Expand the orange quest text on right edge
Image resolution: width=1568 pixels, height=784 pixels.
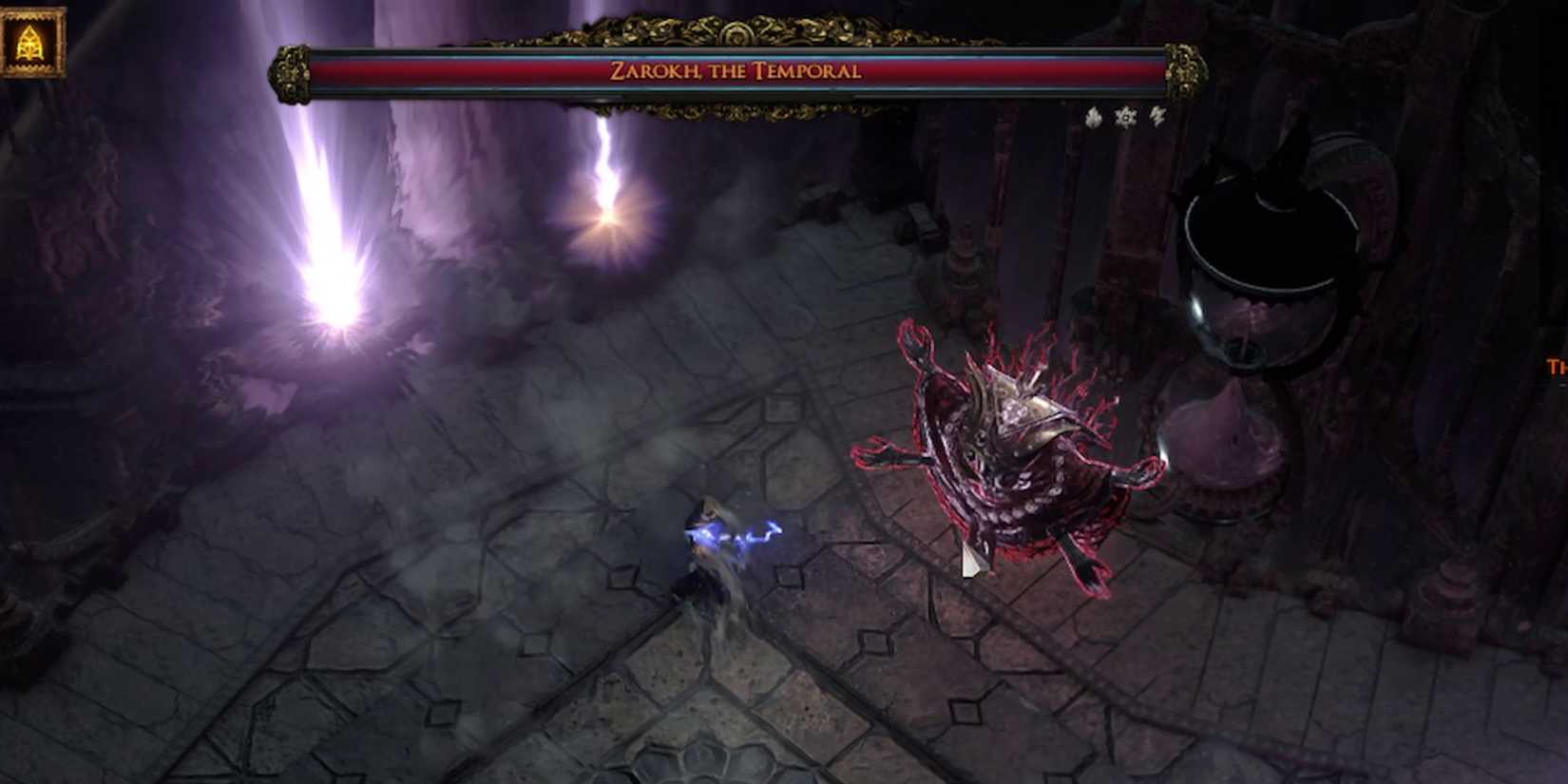(x=1558, y=366)
